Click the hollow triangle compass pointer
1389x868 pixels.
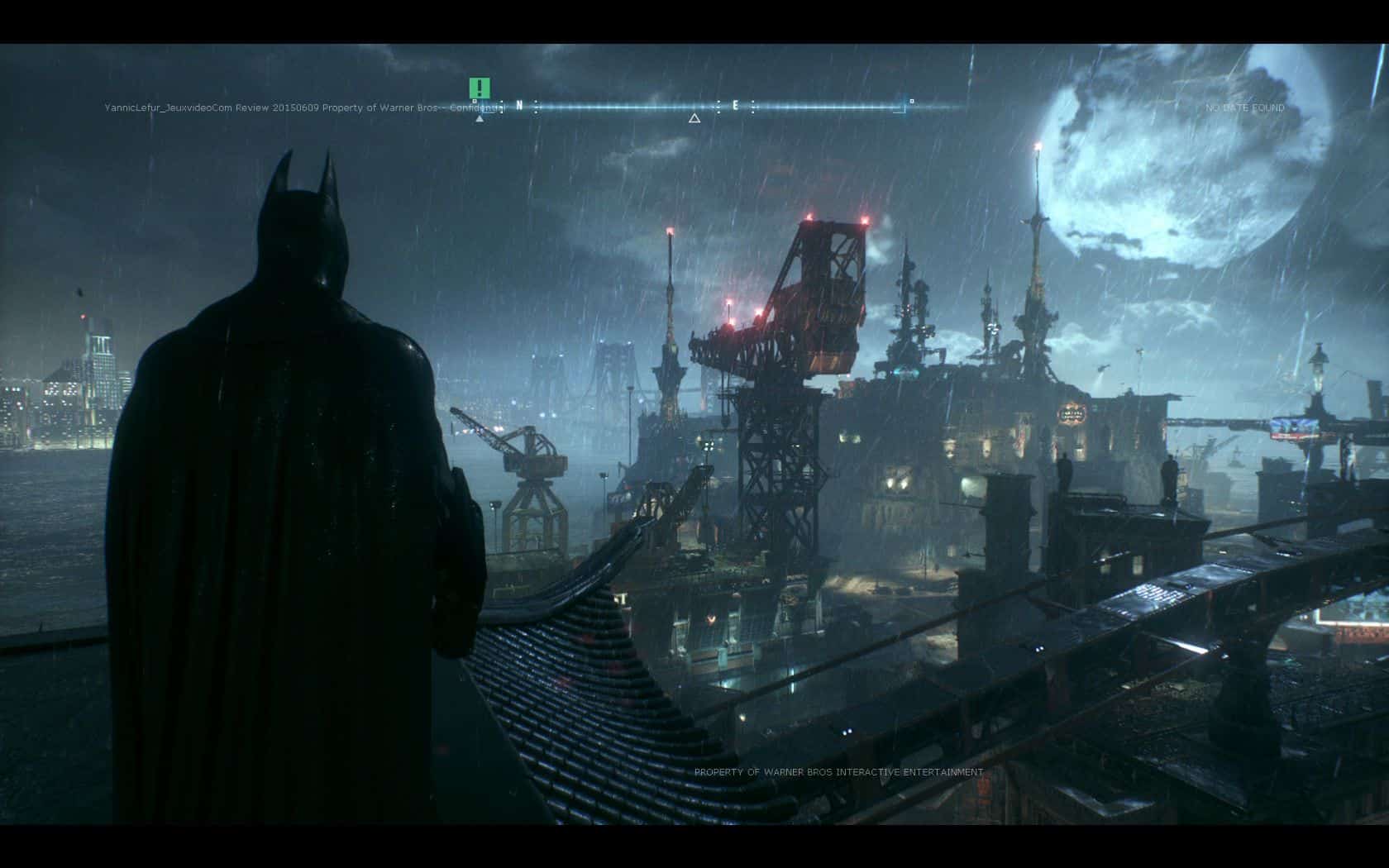[694, 118]
